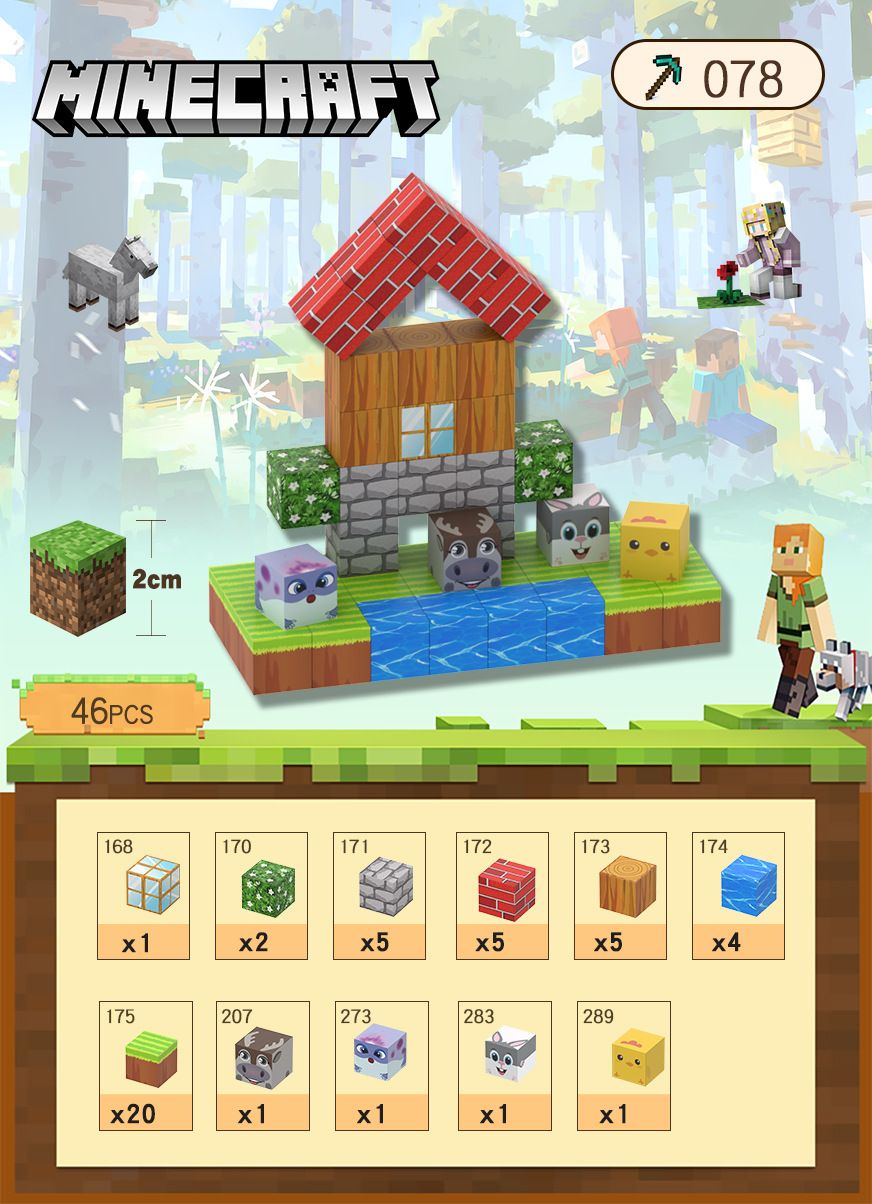The height and width of the screenshot is (1204, 872).
Task: Select the blue water block slot
Action: (x=738, y=895)
